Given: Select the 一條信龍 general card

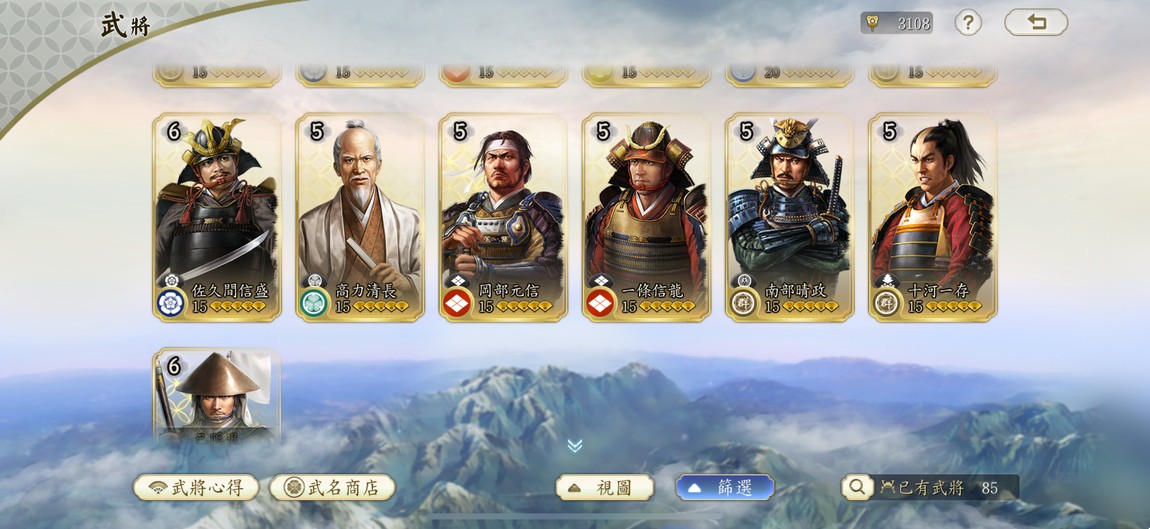Looking at the screenshot, I should [646, 217].
